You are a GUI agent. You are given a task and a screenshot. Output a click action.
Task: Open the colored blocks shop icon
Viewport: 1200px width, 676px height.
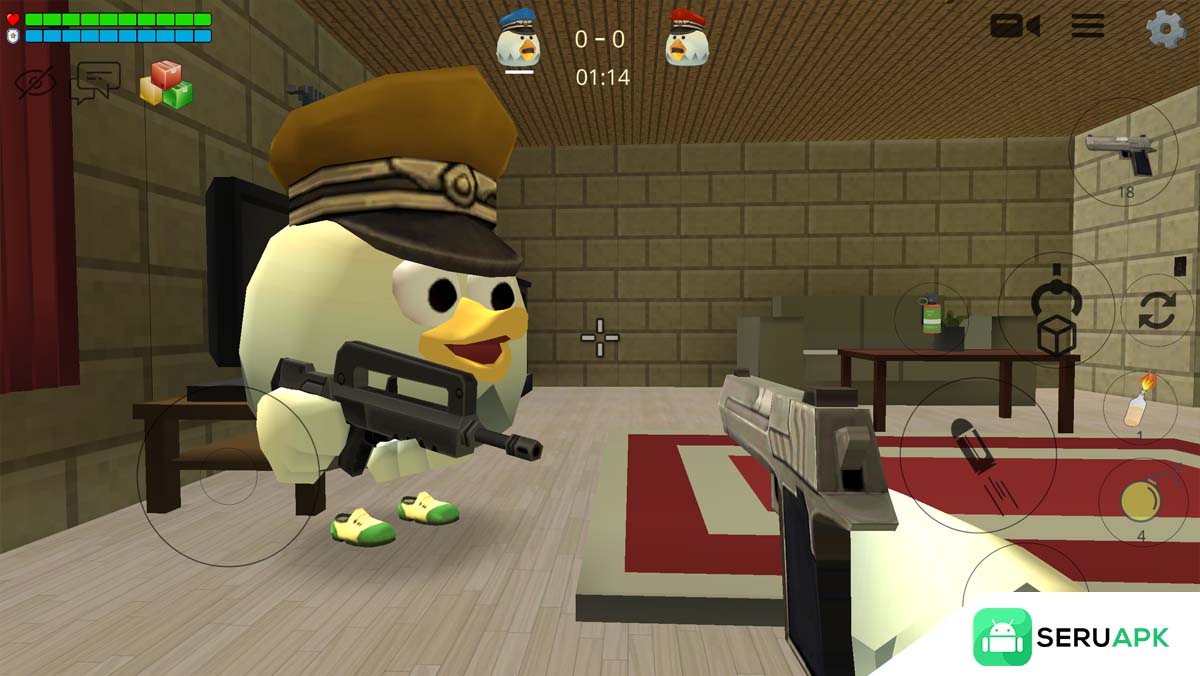click(166, 85)
